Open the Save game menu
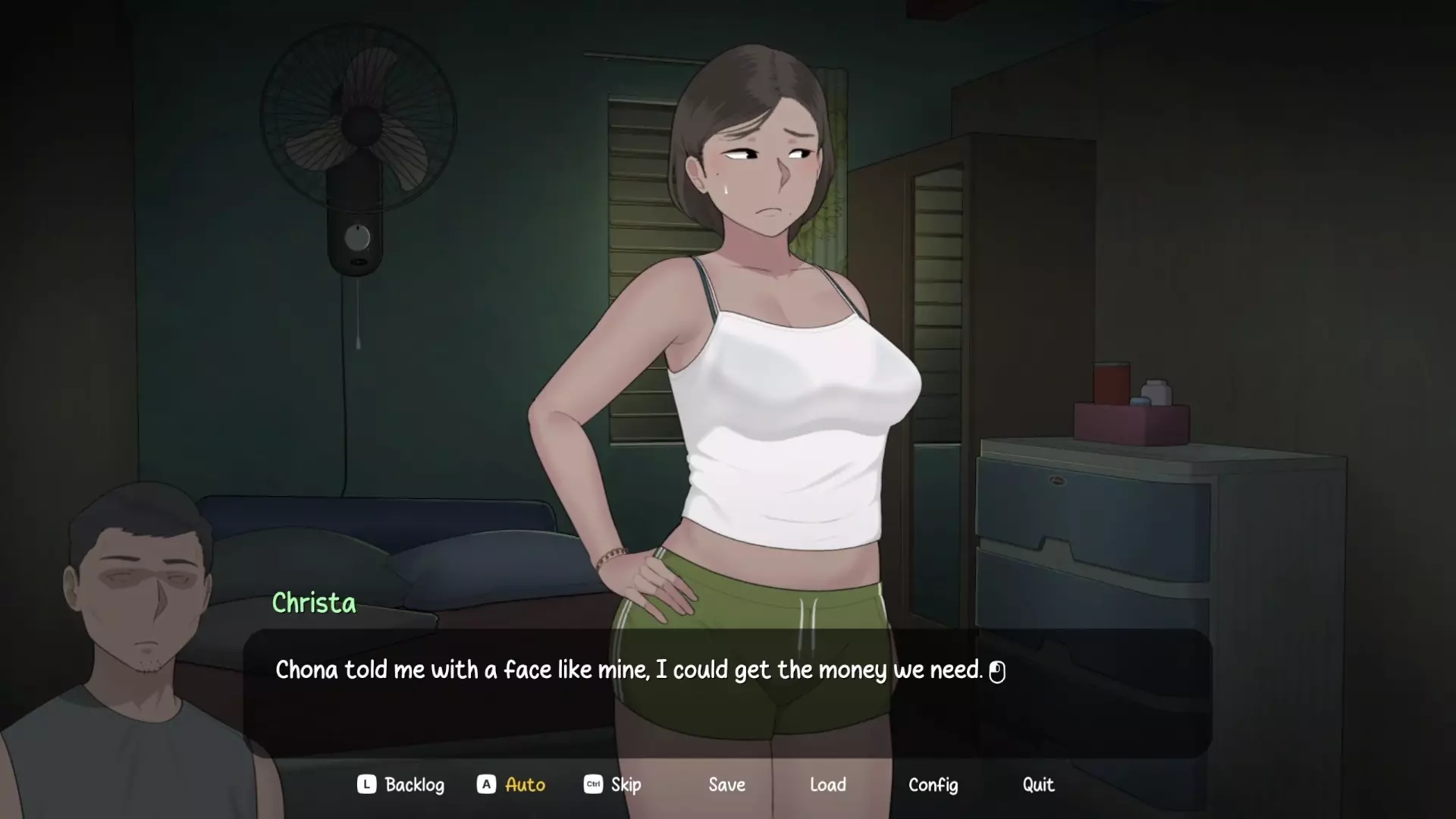1456x819 pixels. tap(726, 785)
